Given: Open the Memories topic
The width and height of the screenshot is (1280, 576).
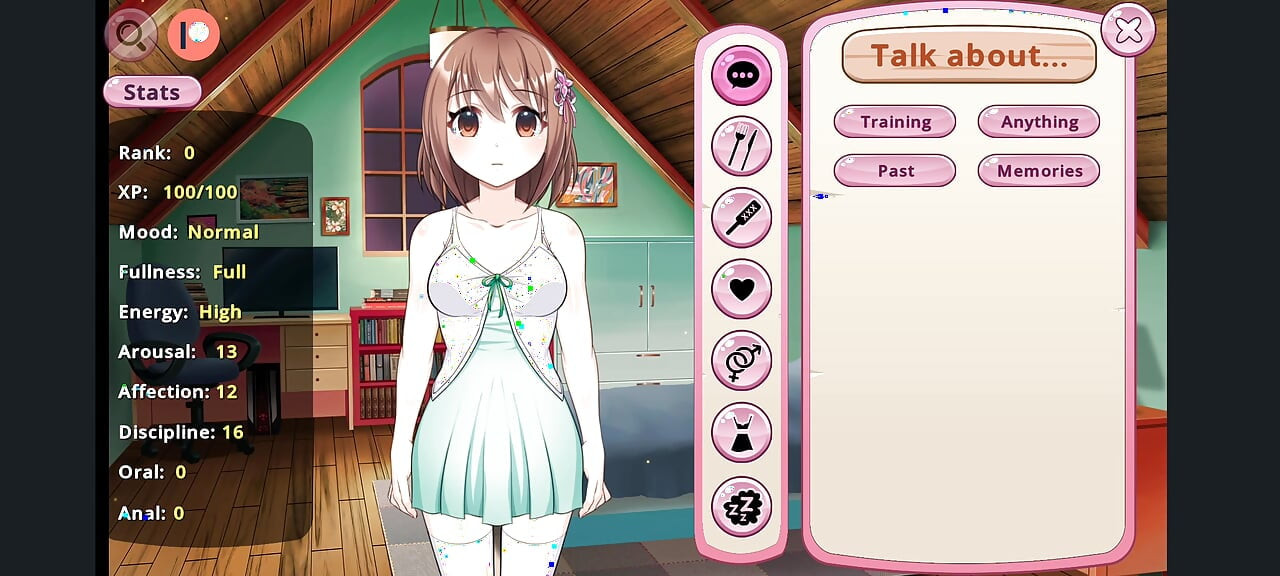Looking at the screenshot, I should click(x=1038, y=171).
